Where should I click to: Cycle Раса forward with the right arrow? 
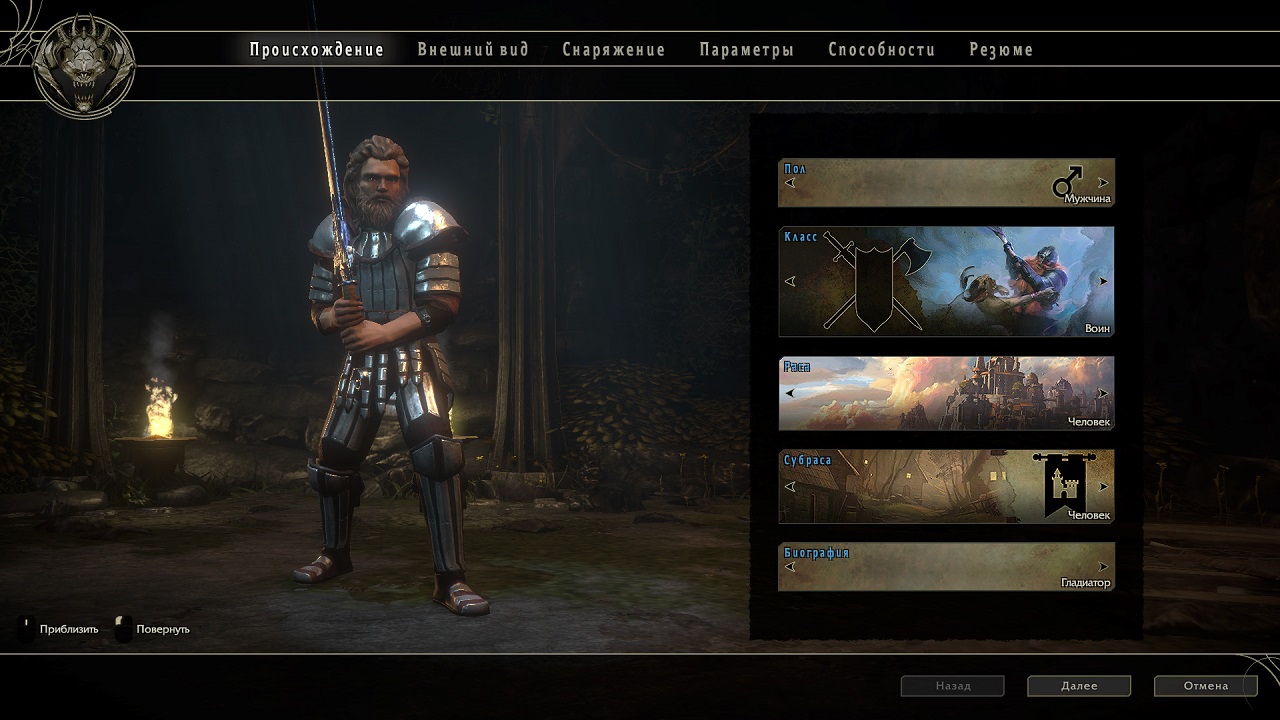(1103, 393)
